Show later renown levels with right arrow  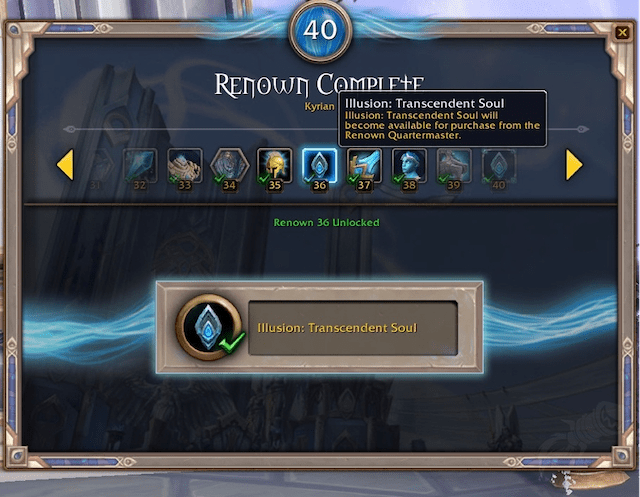click(x=574, y=165)
